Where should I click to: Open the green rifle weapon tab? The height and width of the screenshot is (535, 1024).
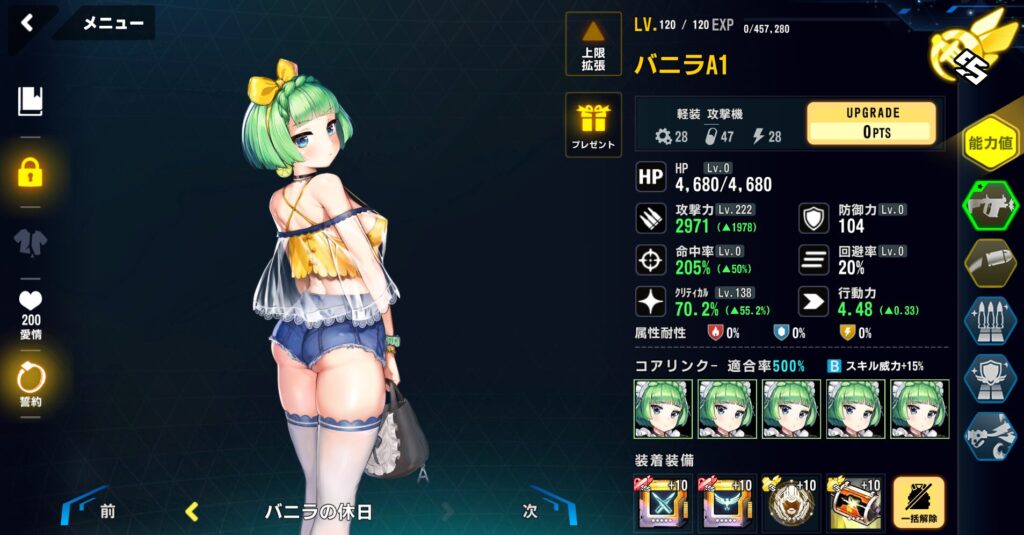[x=989, y=205]
